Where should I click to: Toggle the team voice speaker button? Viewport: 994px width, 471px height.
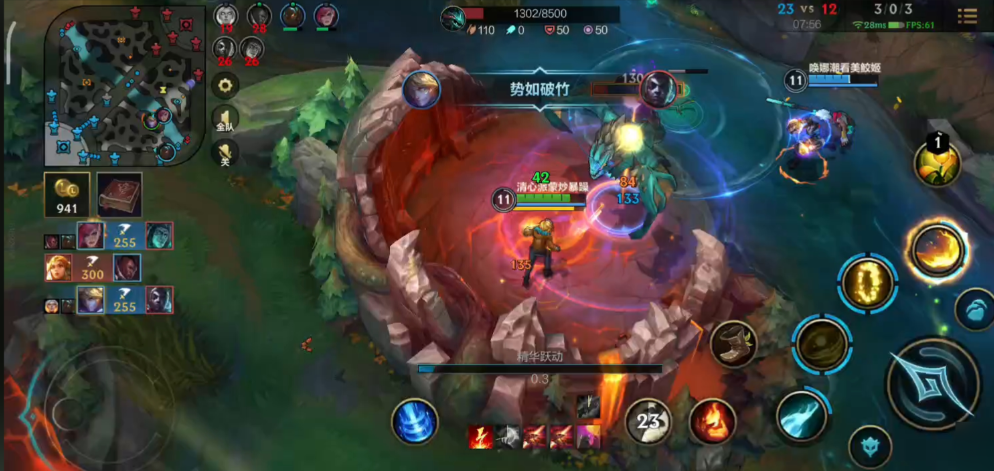click(225, 121)
